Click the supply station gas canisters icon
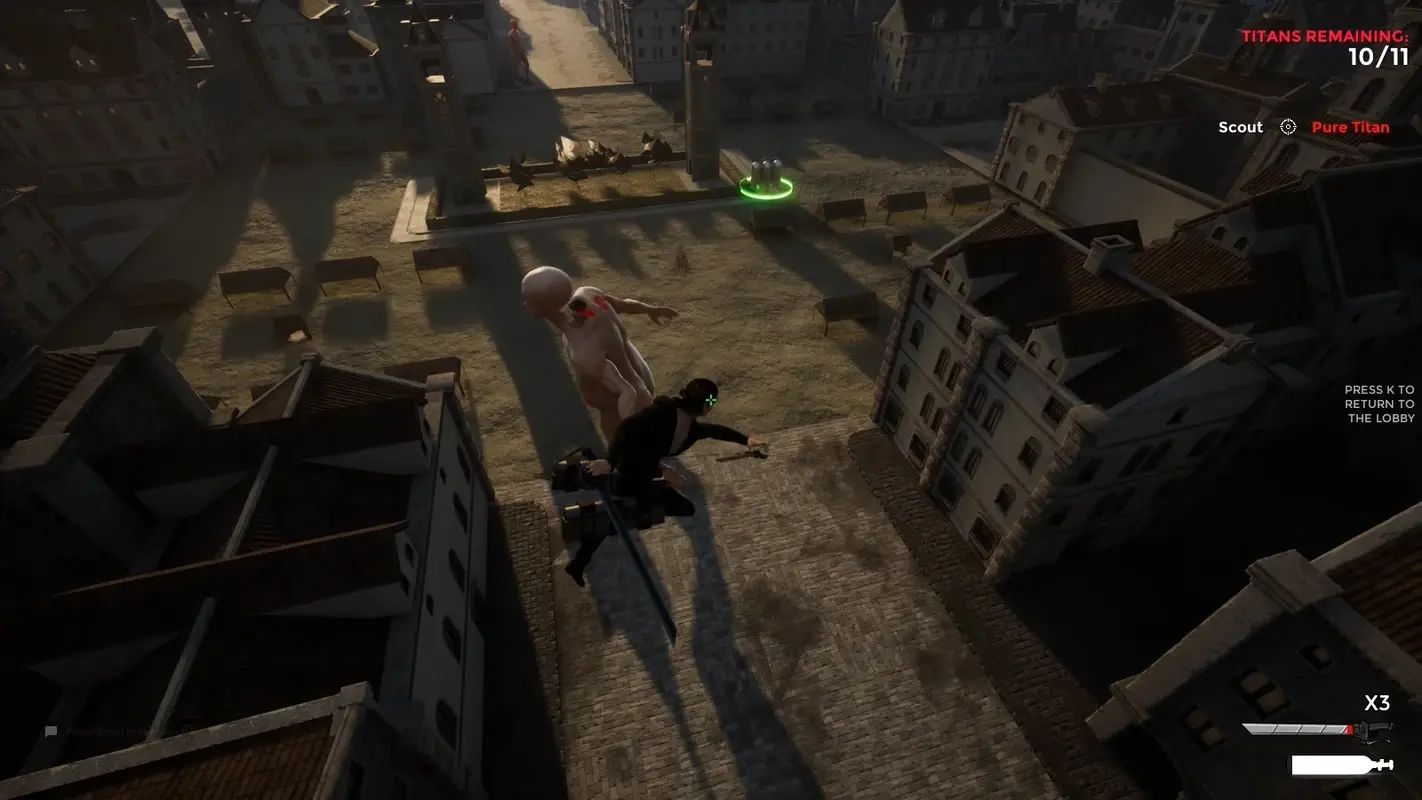The width and height of the screenshot is (1422, 800). 766,170
